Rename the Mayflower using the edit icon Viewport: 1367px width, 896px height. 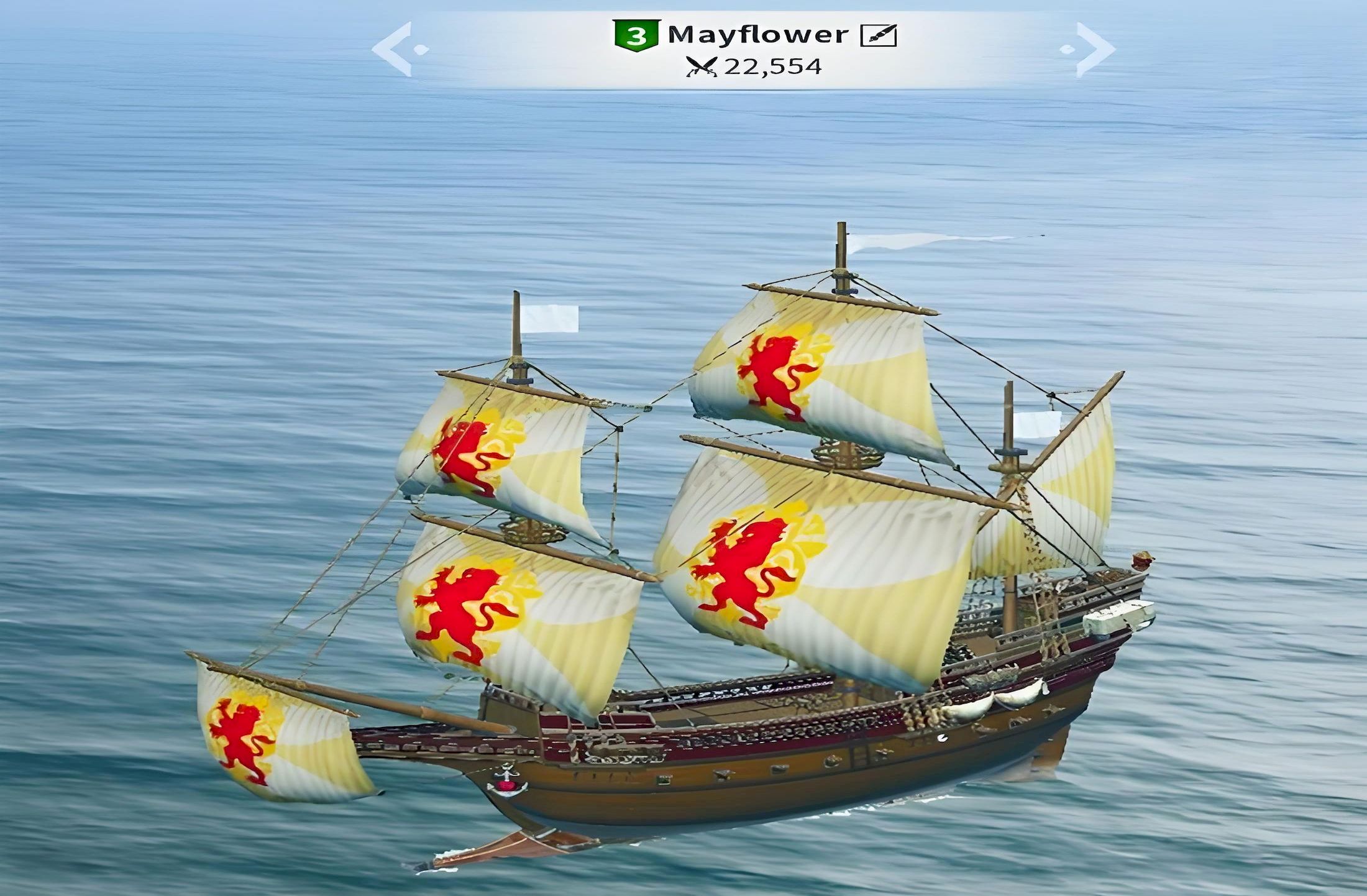click(878, 36)
